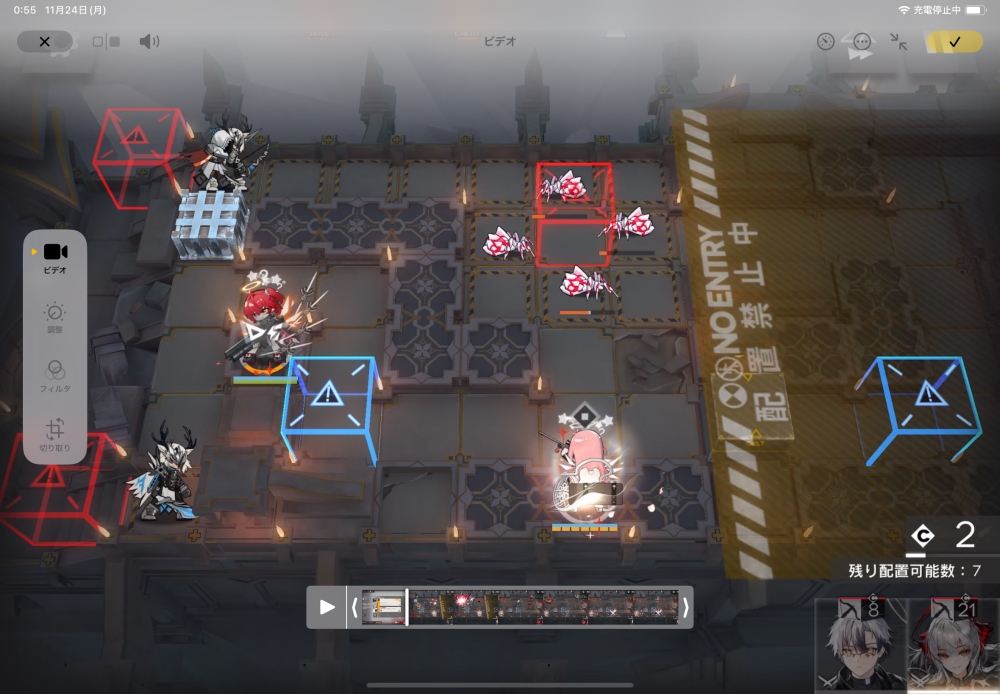Viewport: 1000px width, 694px height.
Task: Confirm edits with the yellow checkmark
Action: pyautogui.click(x=954, y=41)
